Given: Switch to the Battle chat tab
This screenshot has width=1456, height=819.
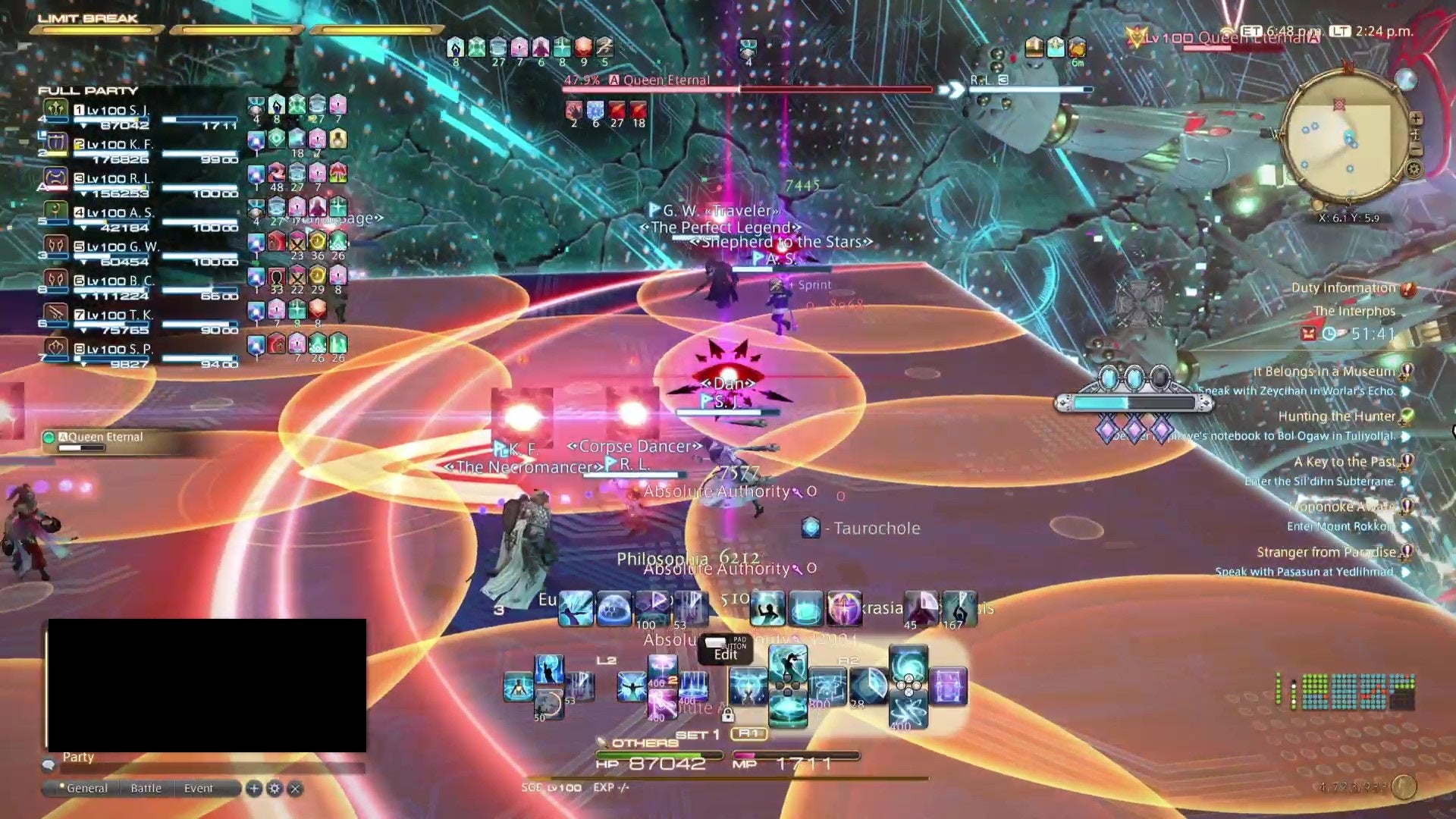Looking at the screenshot, I should 146,788.
